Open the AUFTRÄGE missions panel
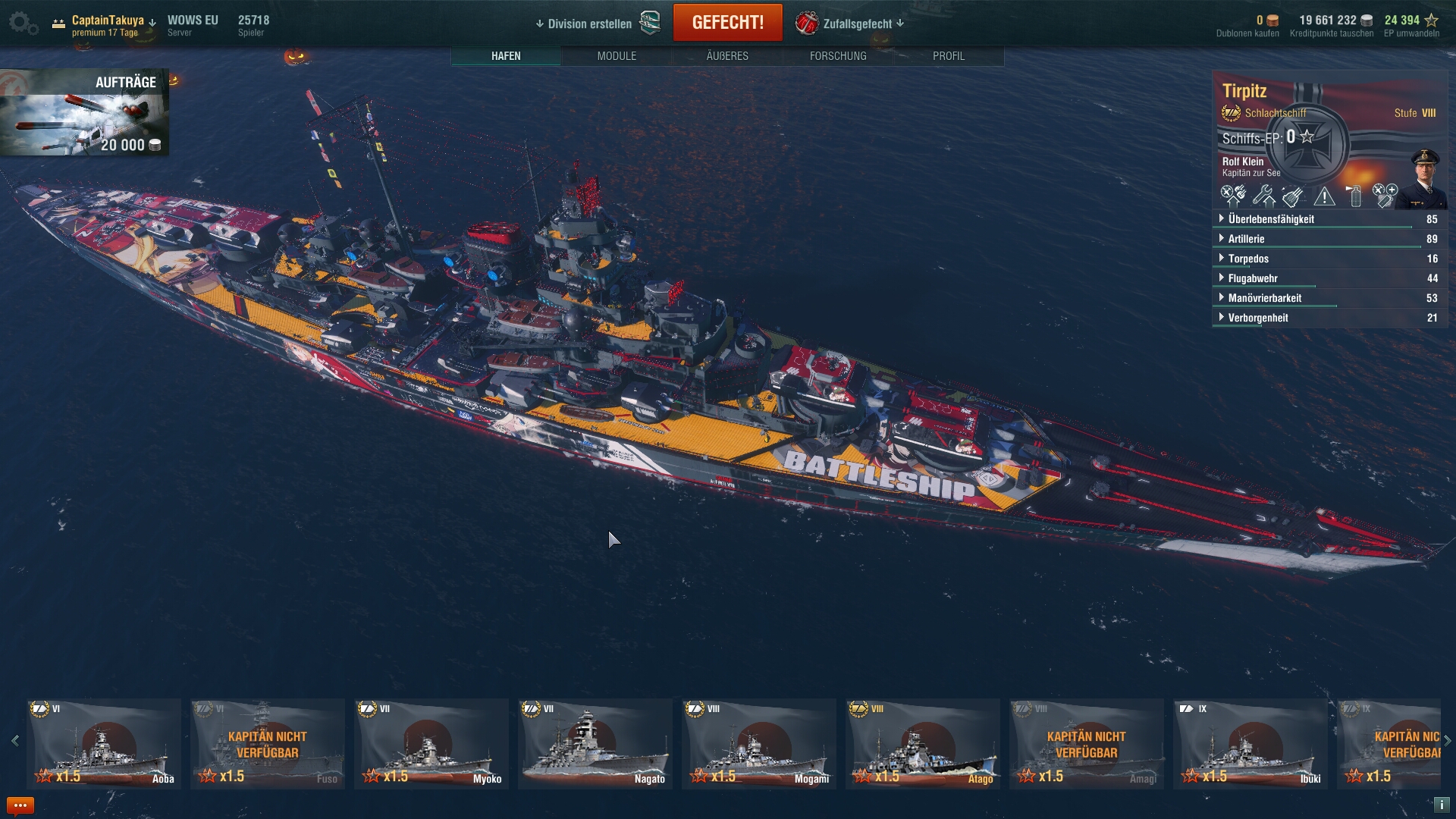This screenshot has width=1456, height=819. (84, 113)
